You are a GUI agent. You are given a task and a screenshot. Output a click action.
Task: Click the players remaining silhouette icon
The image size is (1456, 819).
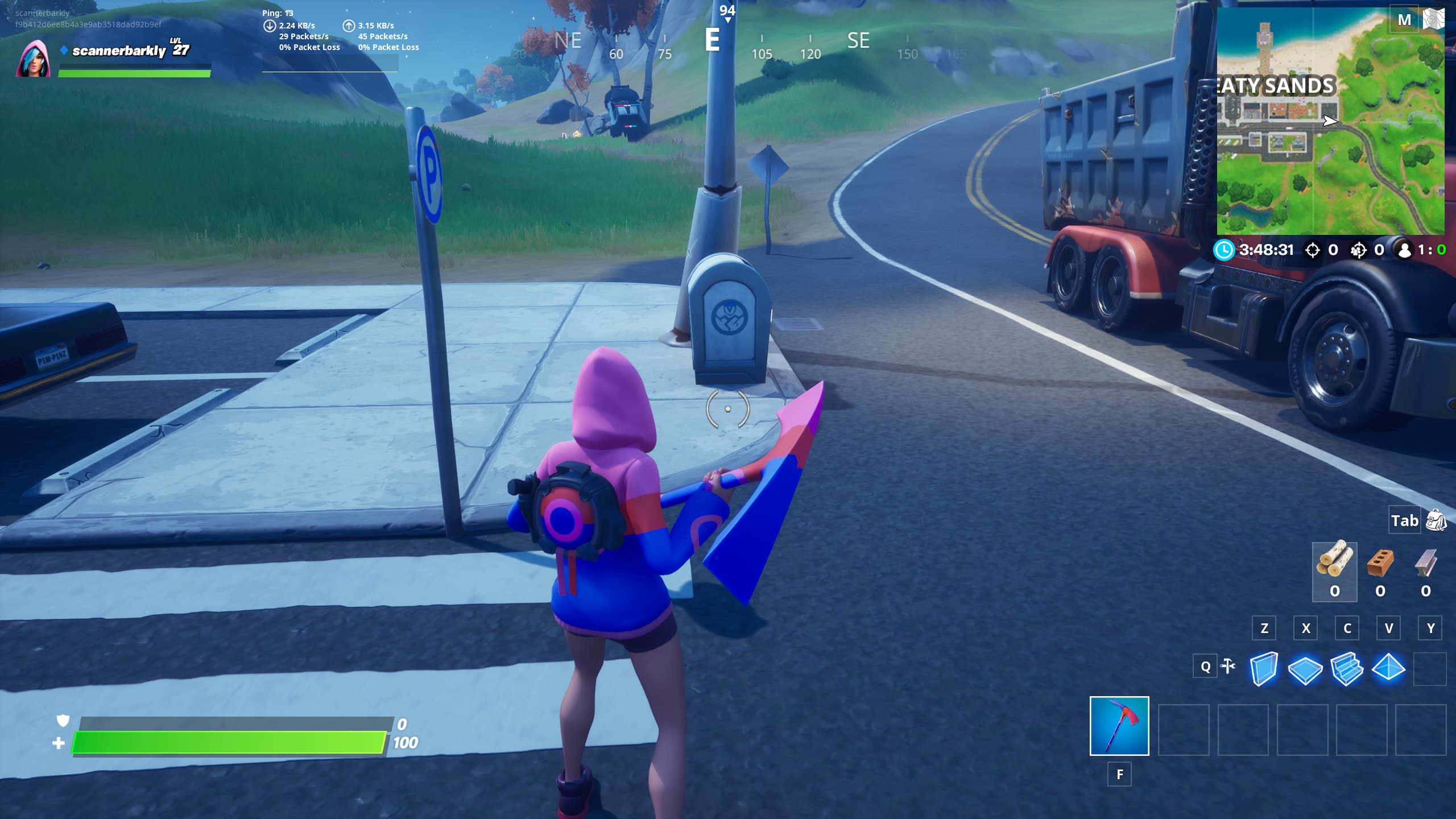(x=1405, y=249)
